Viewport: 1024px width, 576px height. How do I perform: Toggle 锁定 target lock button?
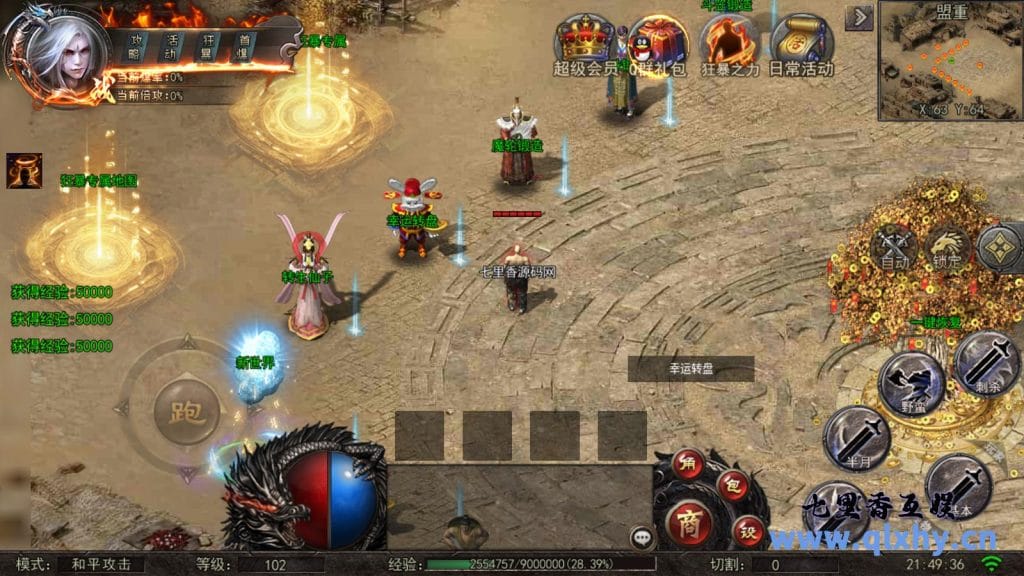[x=946, y=247]
